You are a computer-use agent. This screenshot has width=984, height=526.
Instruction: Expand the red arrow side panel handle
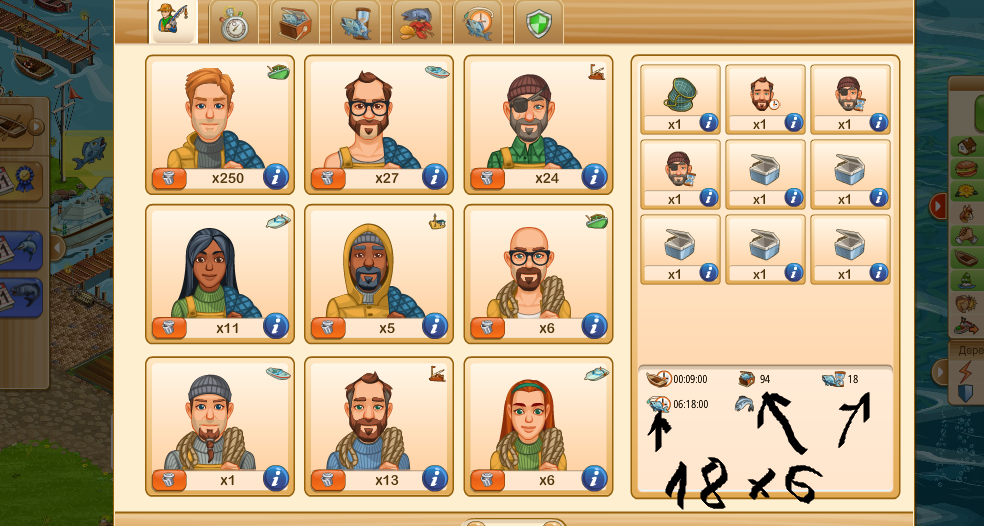939,205
